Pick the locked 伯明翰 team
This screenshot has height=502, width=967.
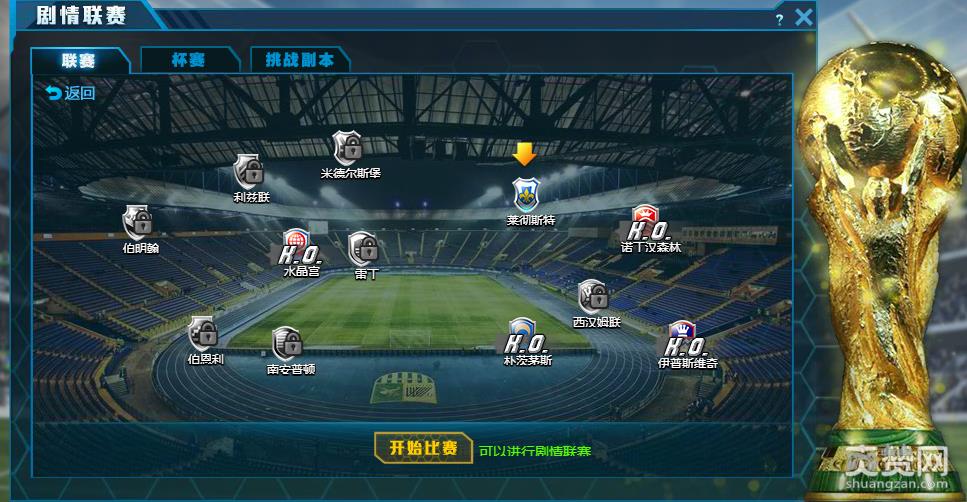click(x=137, y=221)
